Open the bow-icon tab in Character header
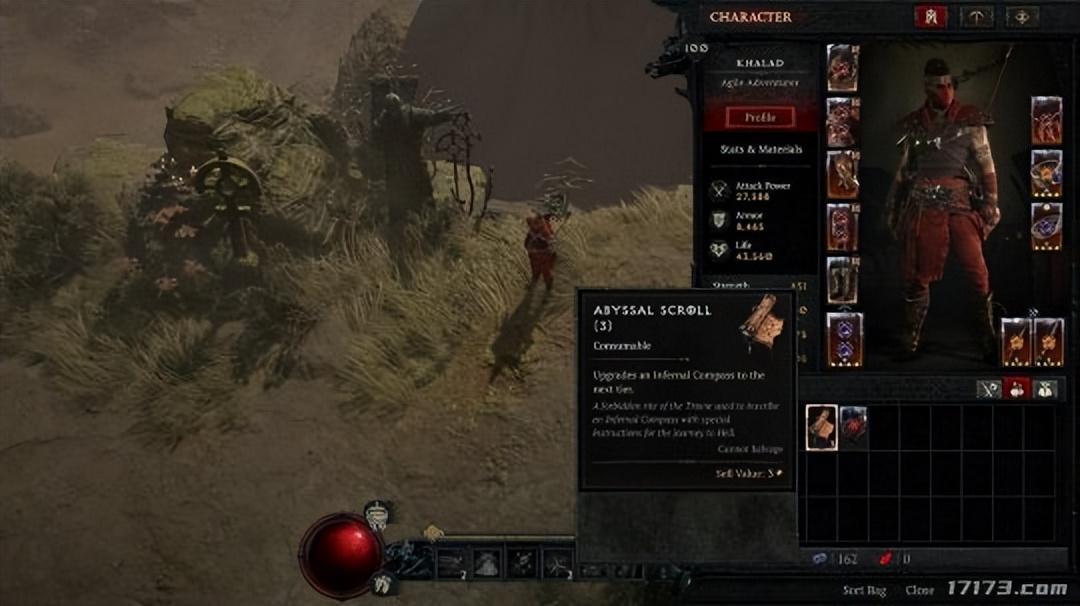 coord(976,17)
